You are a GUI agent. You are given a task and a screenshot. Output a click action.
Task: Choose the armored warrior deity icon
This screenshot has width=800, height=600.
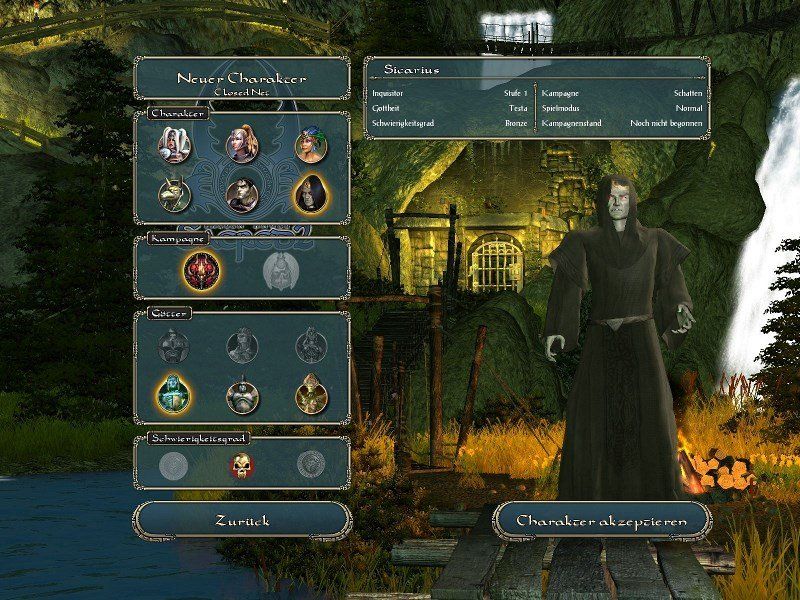point(242,396)
